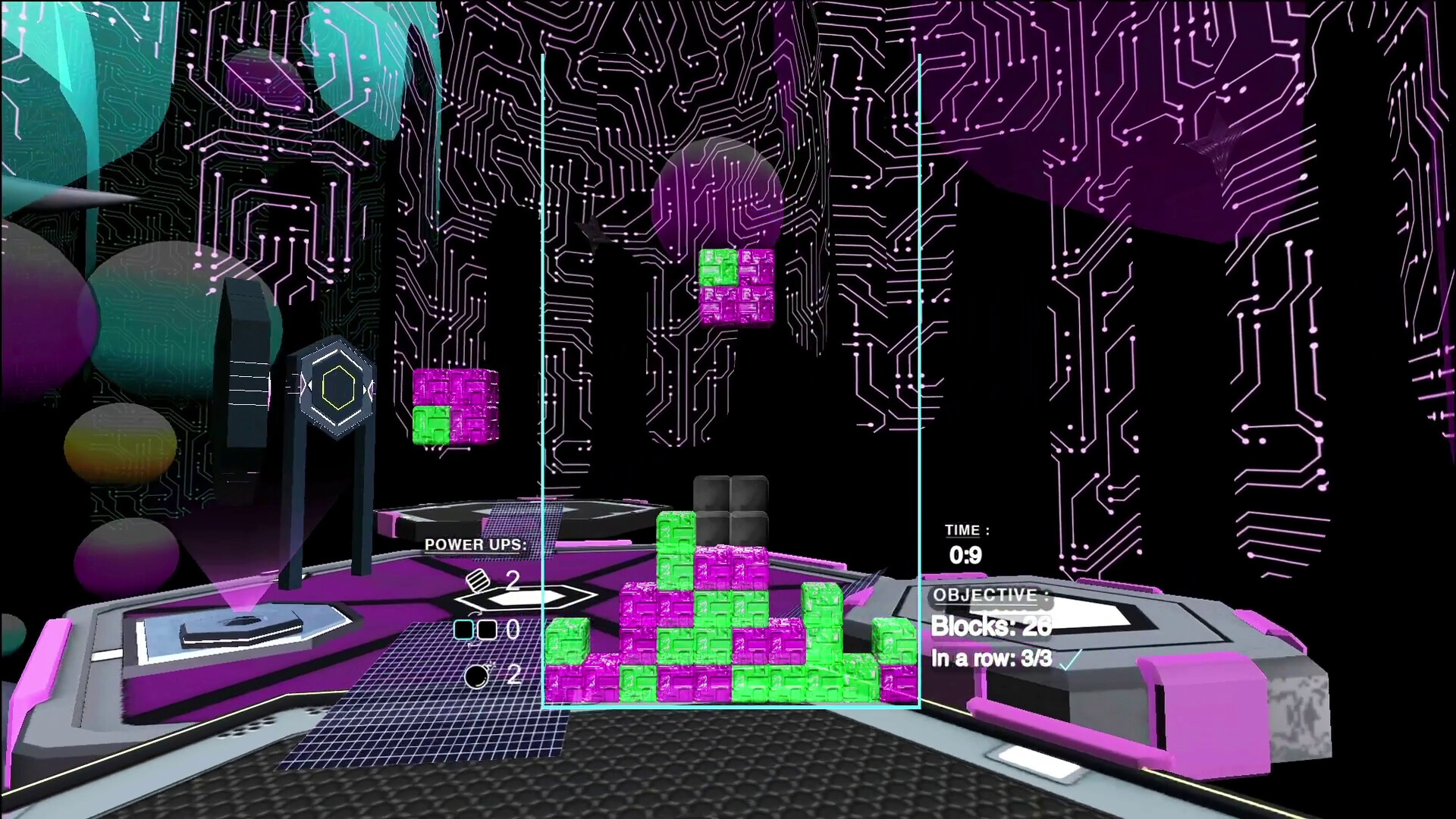
Task: Click the 0:9 countdown timer
Action: pyautogui.click(x=965, y=556)
